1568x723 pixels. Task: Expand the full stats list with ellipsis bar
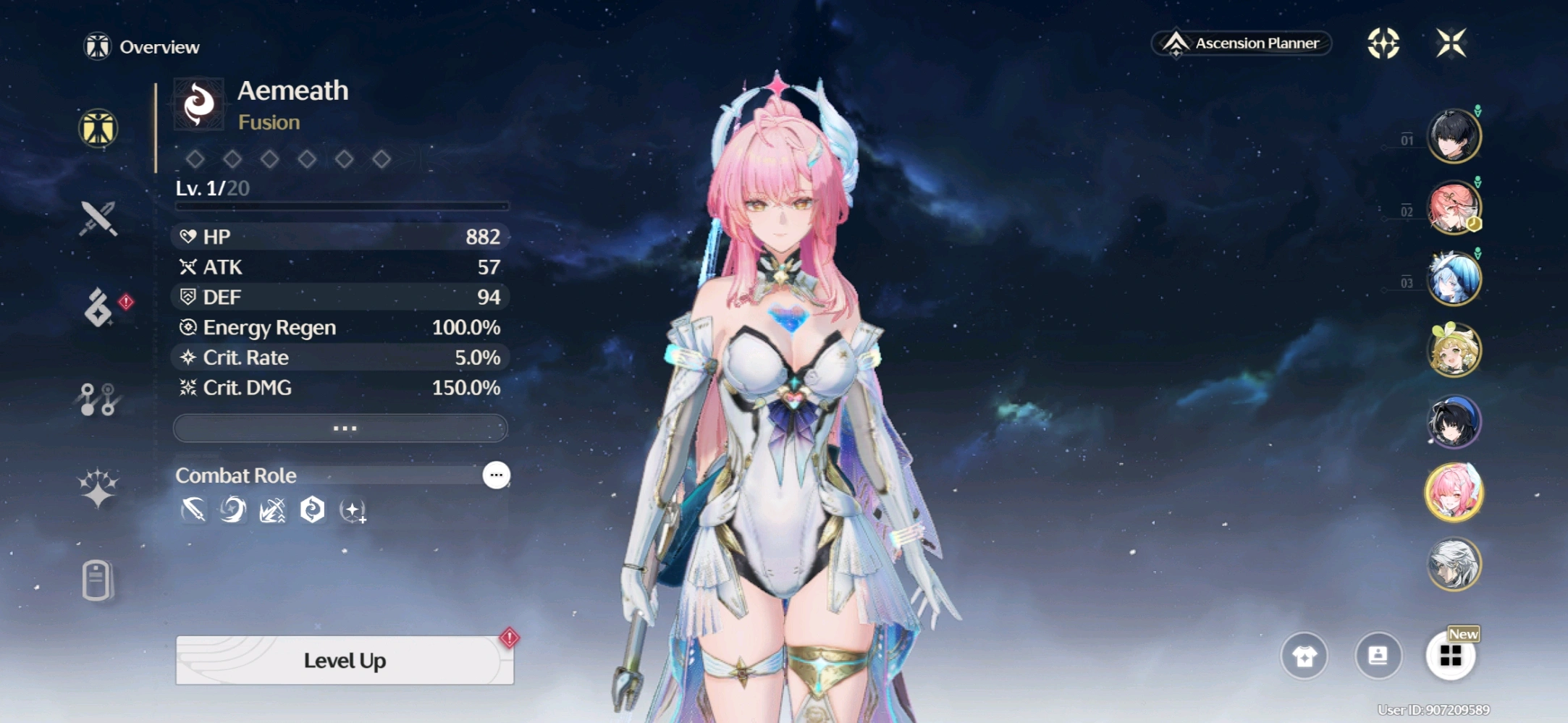click(x=341, y=428)
